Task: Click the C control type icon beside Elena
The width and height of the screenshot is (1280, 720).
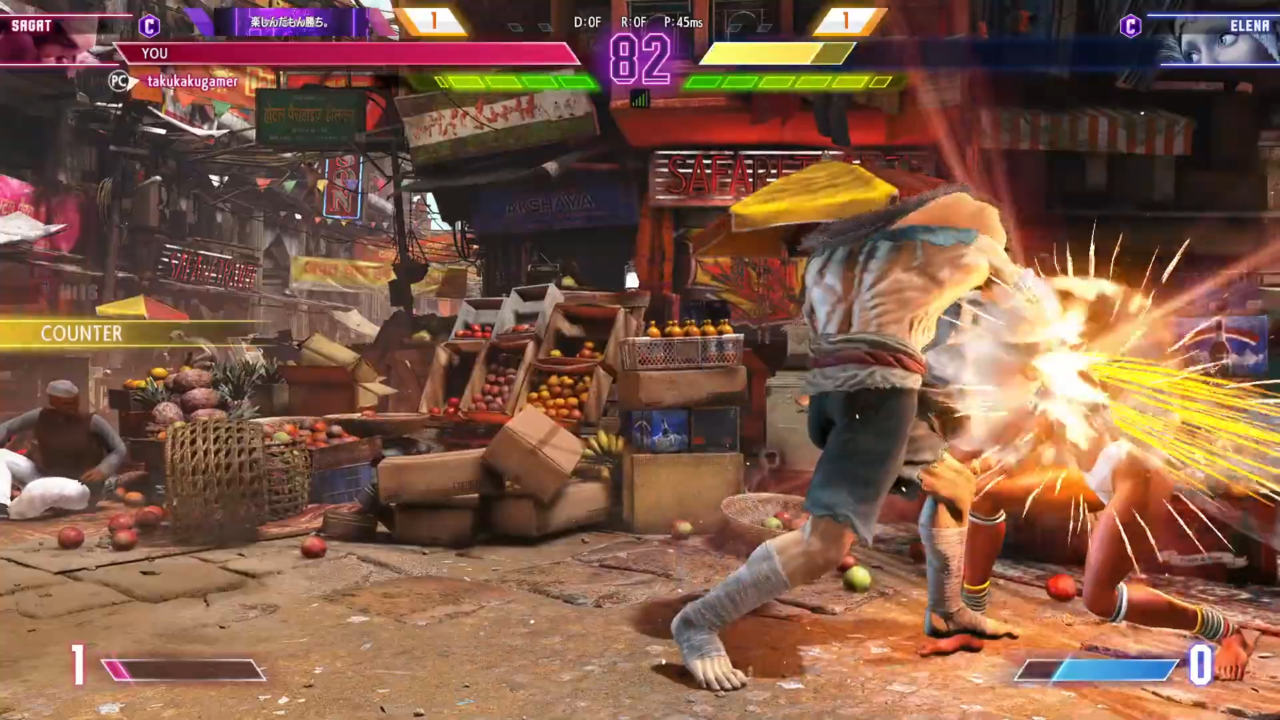Action: [1130, 26]
